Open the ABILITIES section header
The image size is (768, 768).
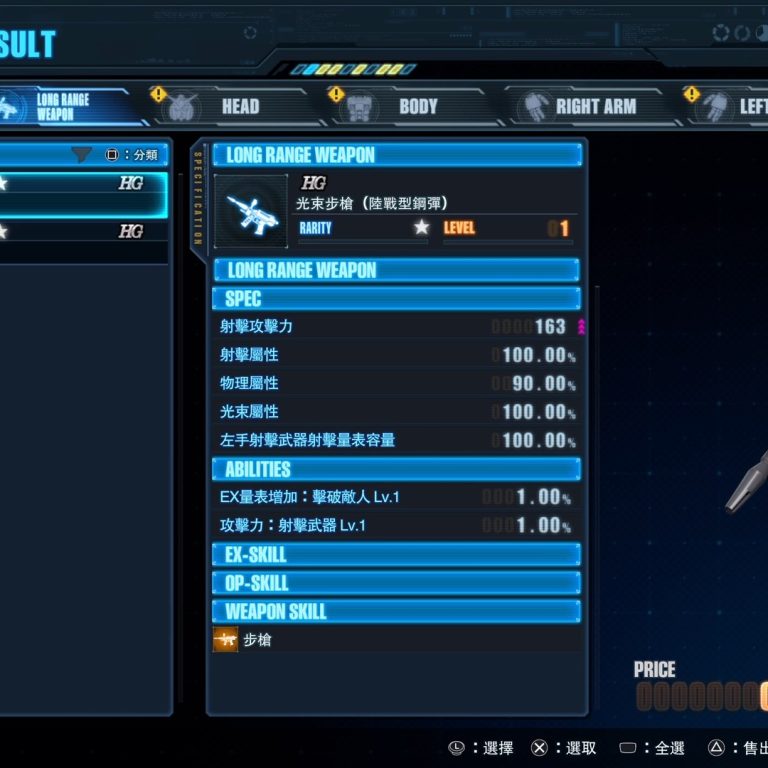396,469
